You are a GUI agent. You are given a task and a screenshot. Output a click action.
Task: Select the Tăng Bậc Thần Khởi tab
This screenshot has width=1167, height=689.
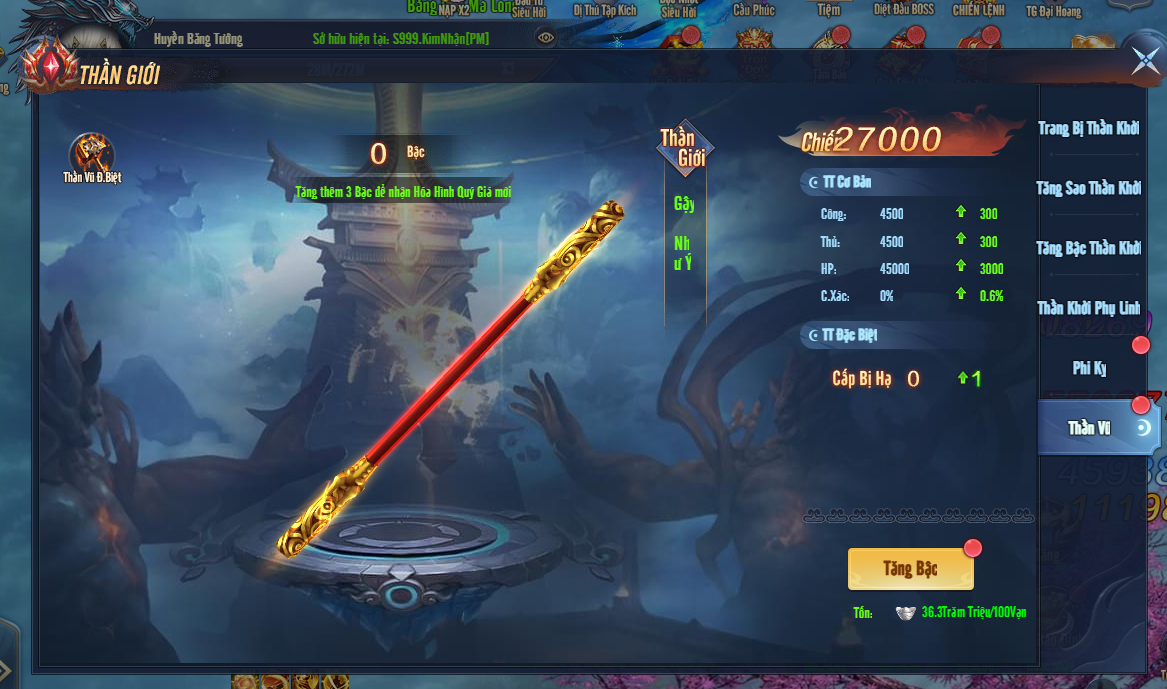click(1088, 248)
